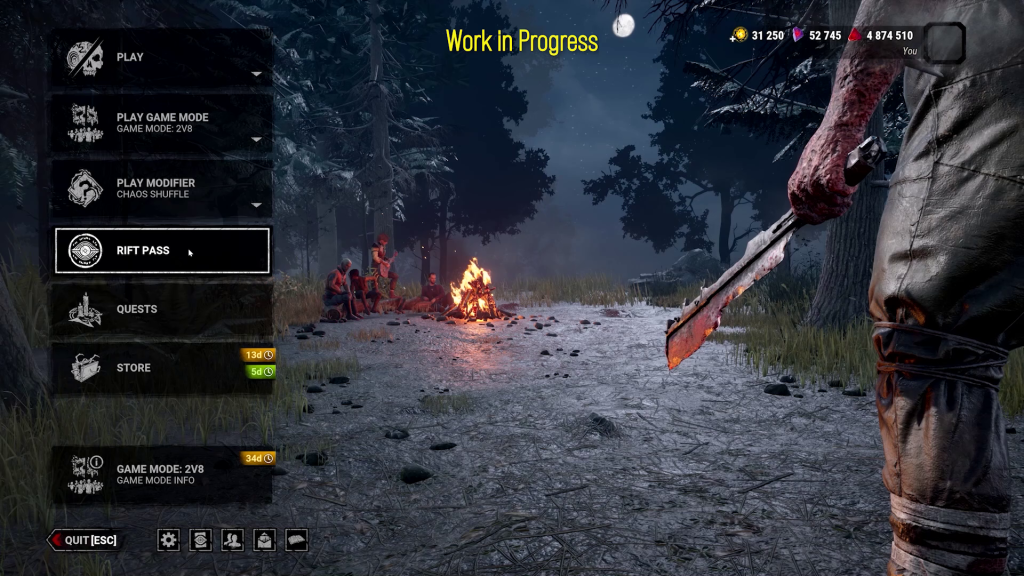The height and width of the screenshot is (576, 1024).
Task: Select Play Game Mode 2v8
Action: pos(162,123)
